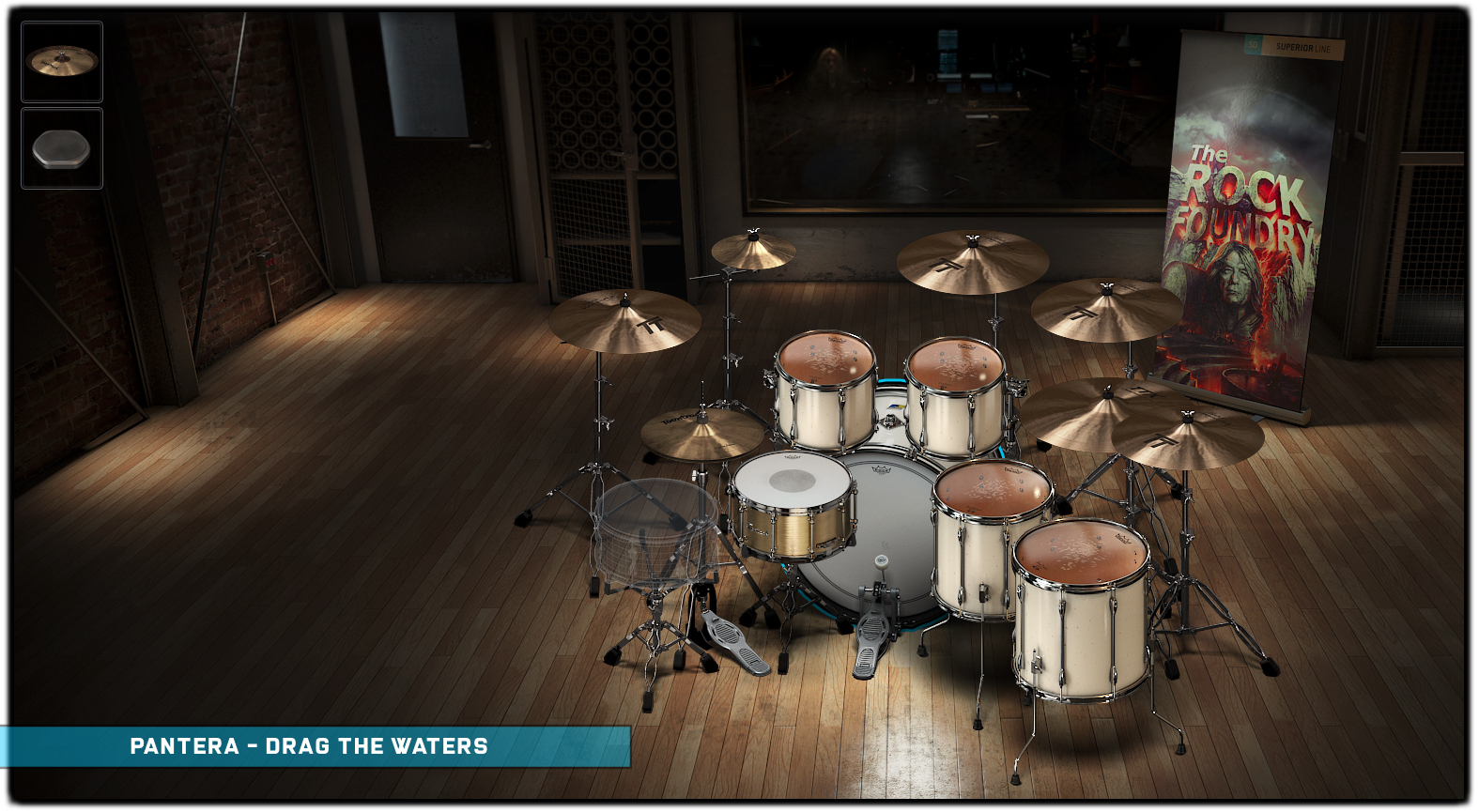Image resolution: width=1479 pixels, height=812 pixels.
Task: Select the brass snare drum
Action: (792, 507)
